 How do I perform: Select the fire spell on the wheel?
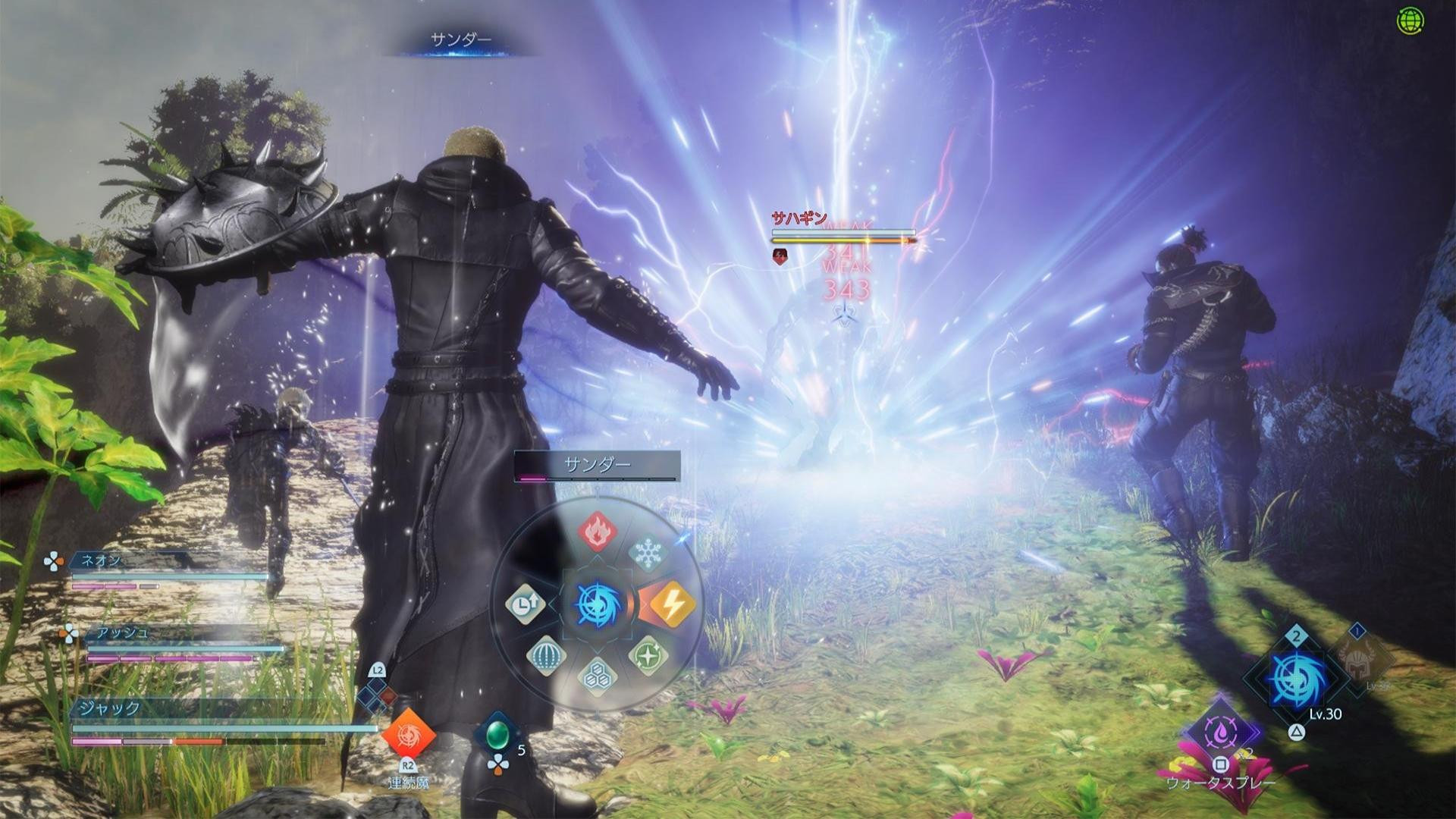(598, 531)
